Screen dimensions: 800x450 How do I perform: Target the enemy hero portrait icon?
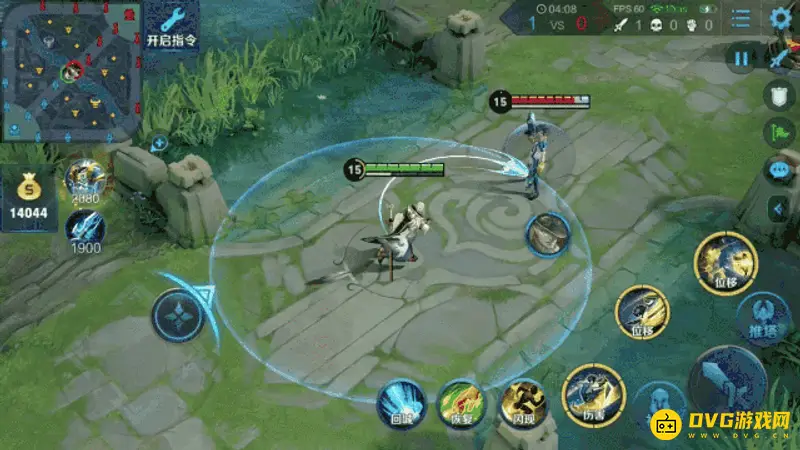coord(548,233)
